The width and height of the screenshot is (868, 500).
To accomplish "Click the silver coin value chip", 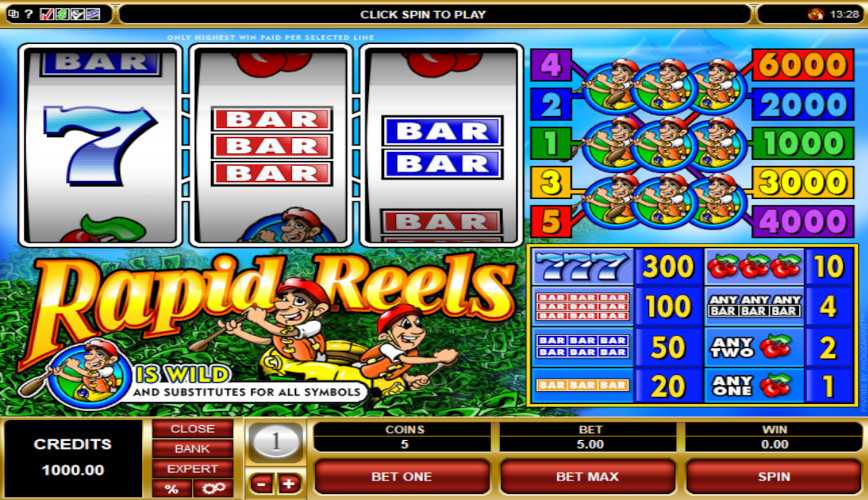I will pyautogui.click(x=274, y=441).
